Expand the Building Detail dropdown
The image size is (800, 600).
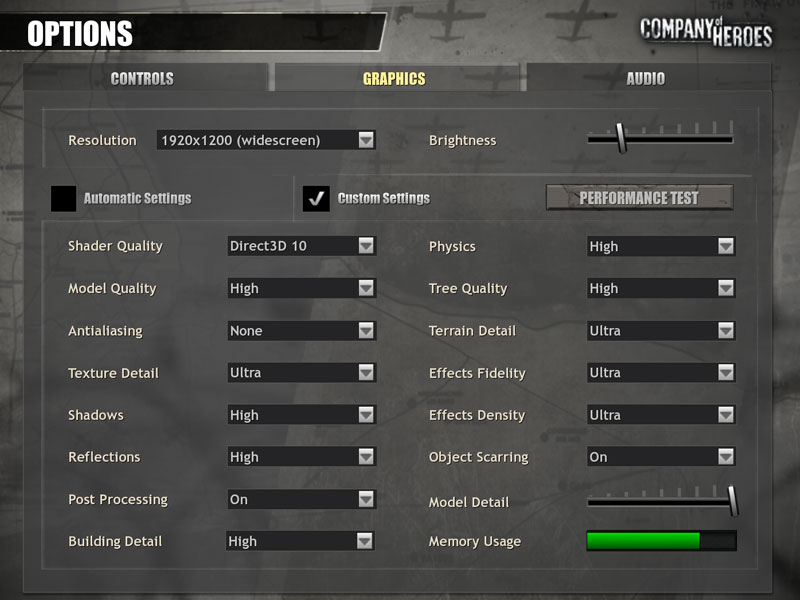click(x=302, y=541)
